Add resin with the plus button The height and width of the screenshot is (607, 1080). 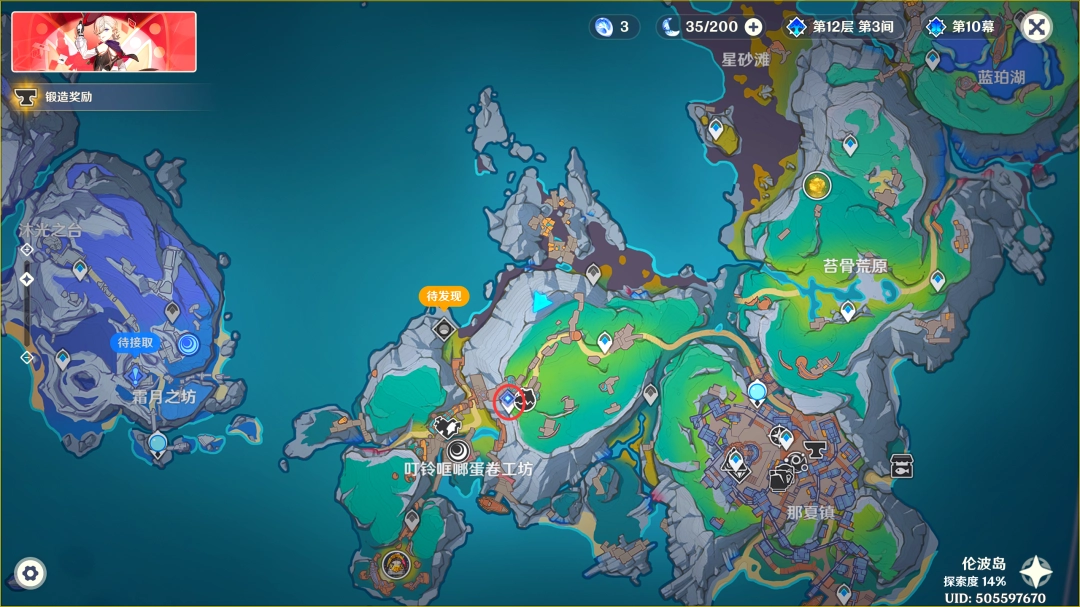[754, 27]
